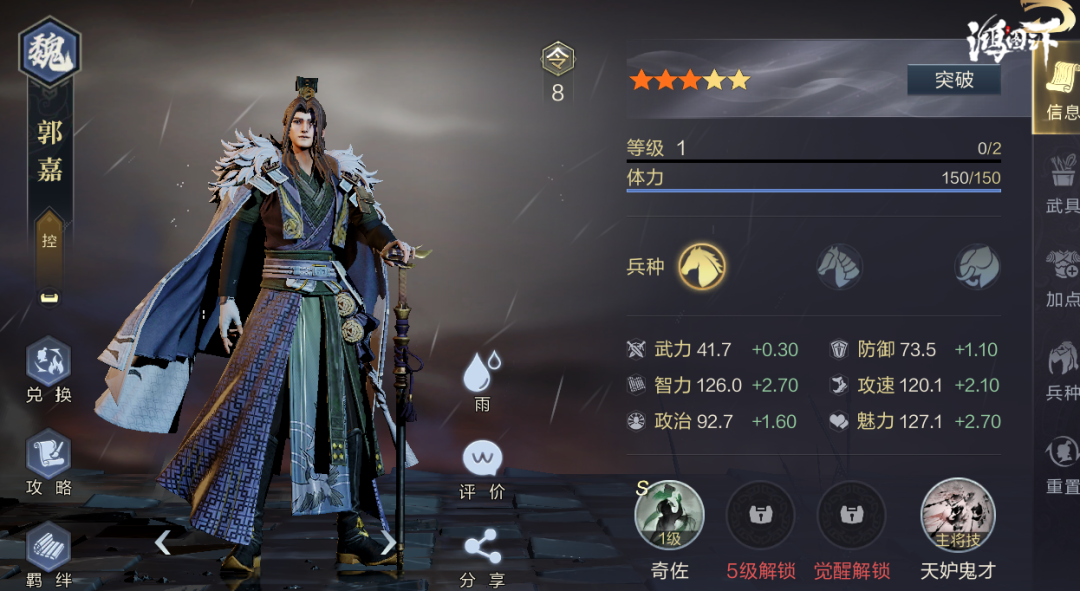Select the 5级解锁 locked skill slot
The image size is (1080, 591).
click(x=760, y=516)
